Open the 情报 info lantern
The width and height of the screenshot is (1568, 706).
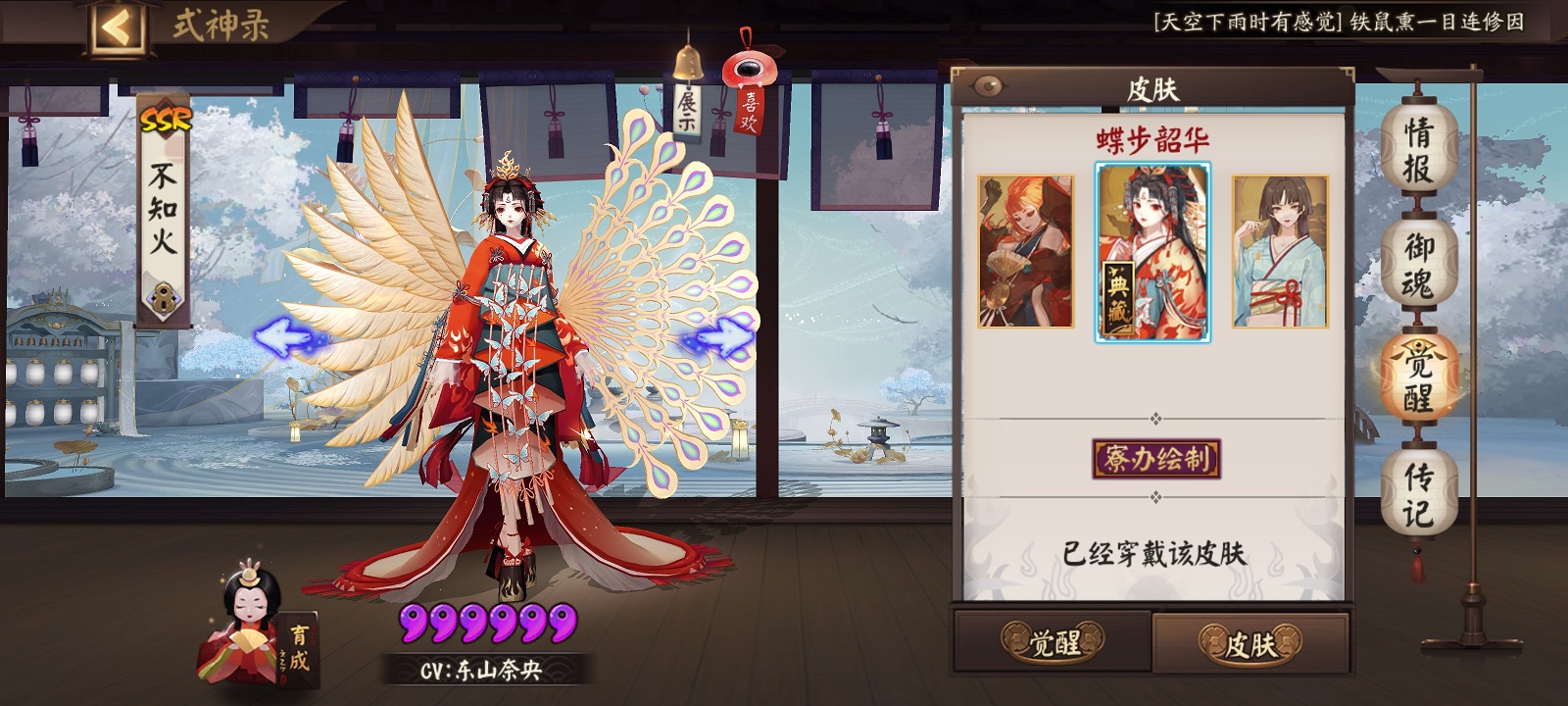click(1418, 149)
